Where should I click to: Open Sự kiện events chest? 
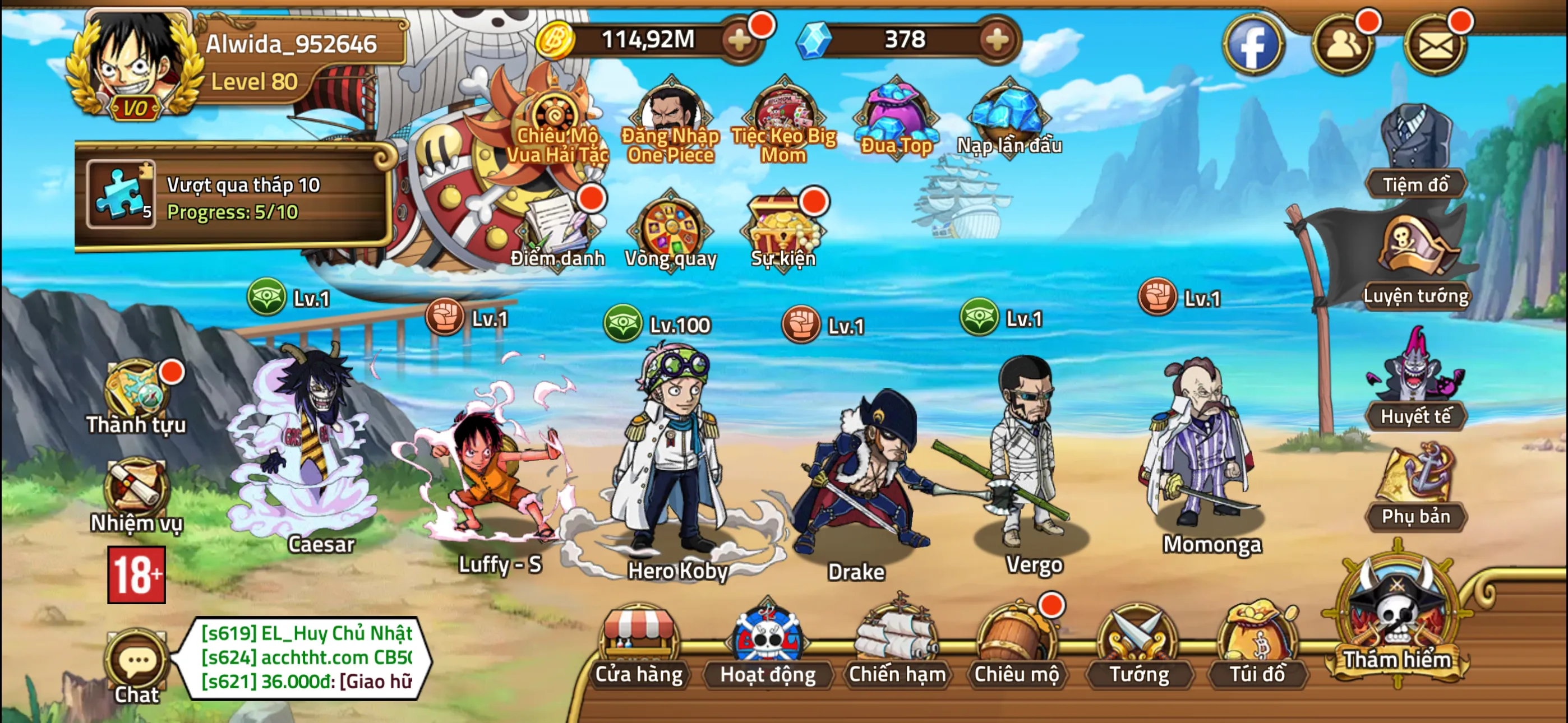pyautogui.click(x=783, y=231)
